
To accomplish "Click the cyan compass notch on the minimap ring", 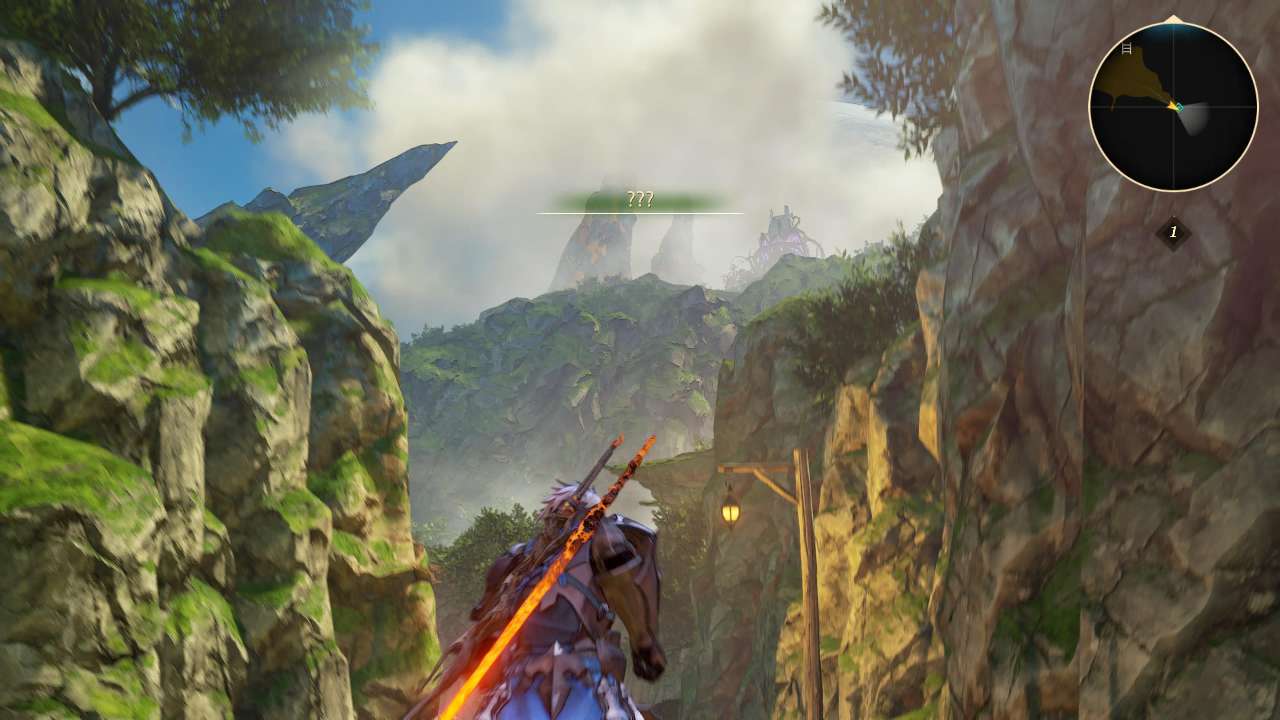I will 1172,30.
